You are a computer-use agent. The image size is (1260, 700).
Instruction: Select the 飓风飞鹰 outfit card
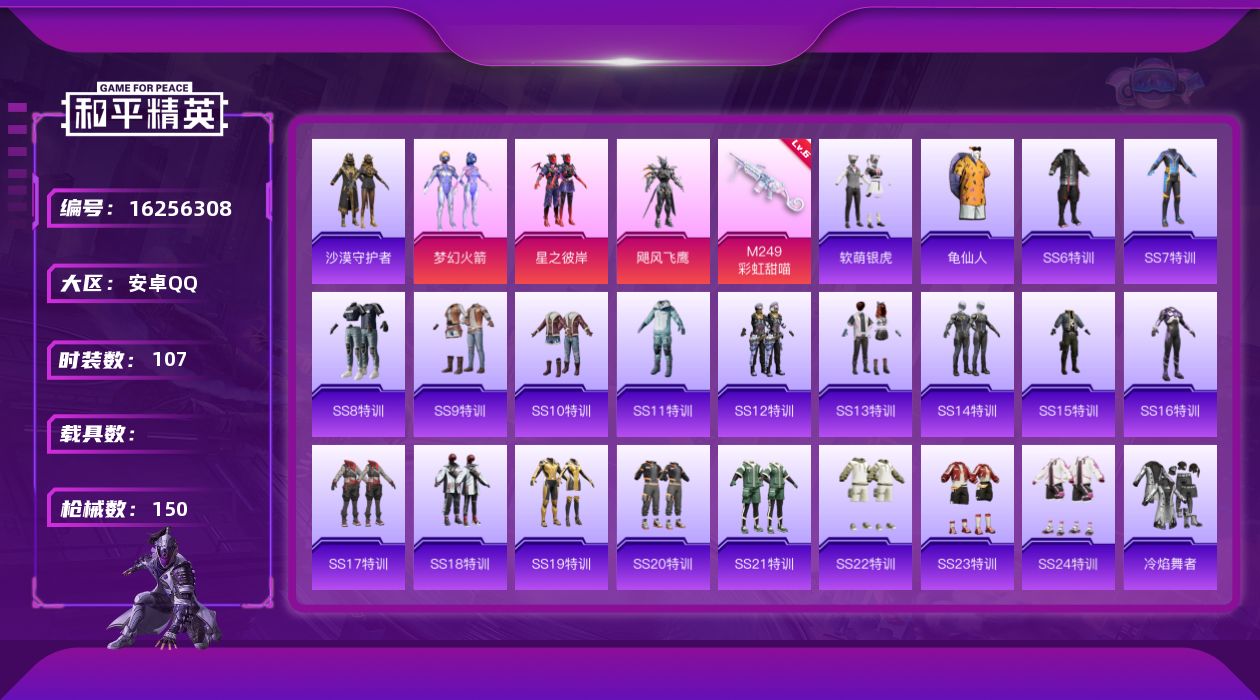[x=663, y=211]
